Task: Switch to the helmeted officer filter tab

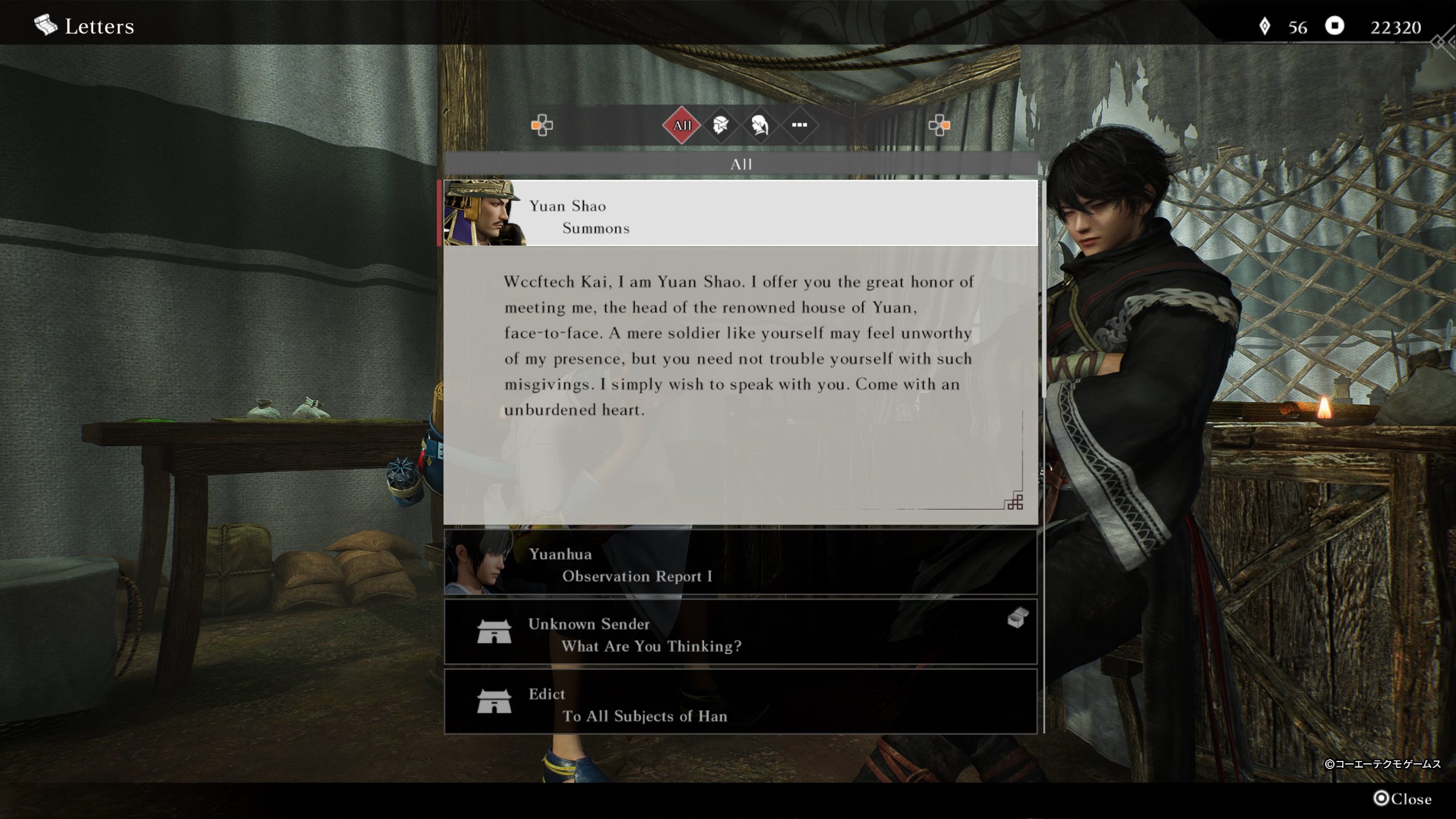Action: (721, 125)
